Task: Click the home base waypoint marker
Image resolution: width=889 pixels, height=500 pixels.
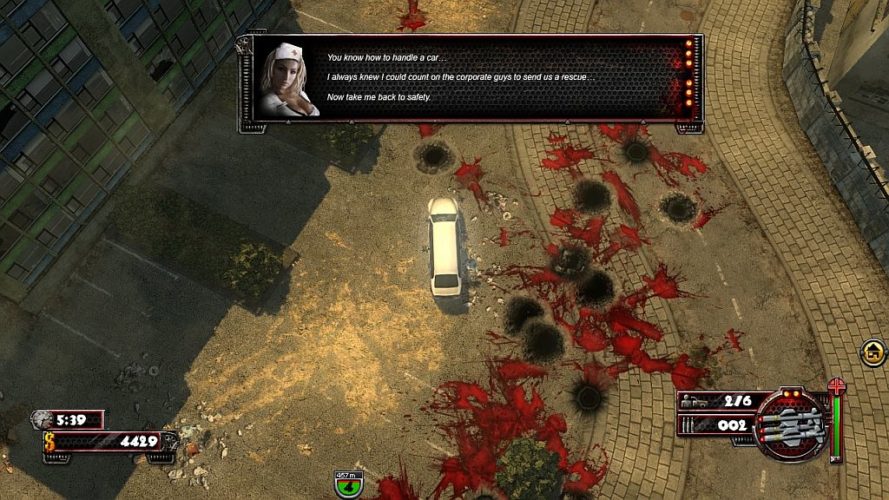Action: point(873,352)
